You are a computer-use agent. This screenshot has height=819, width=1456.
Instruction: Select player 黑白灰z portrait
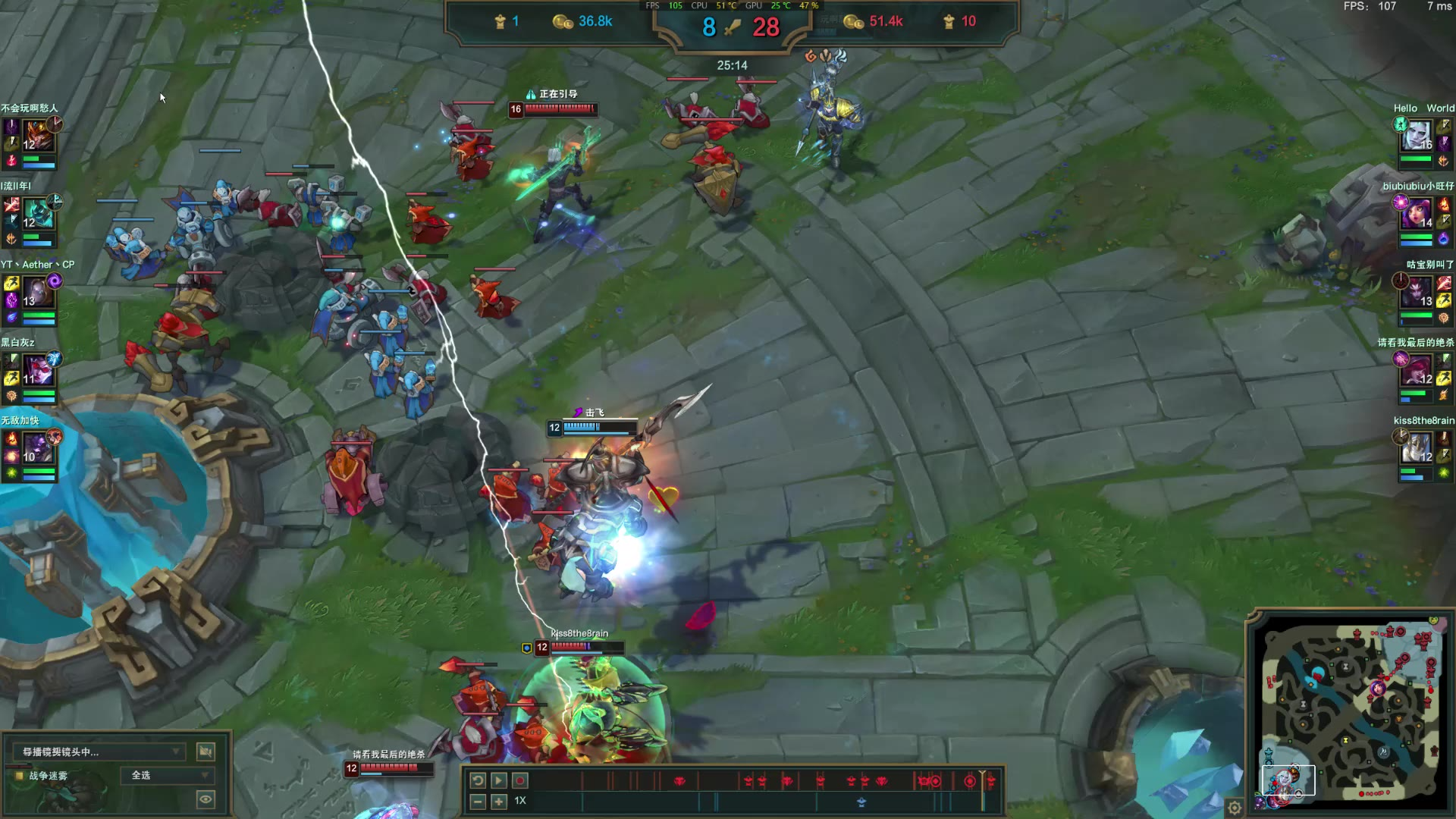pos(37,370)
